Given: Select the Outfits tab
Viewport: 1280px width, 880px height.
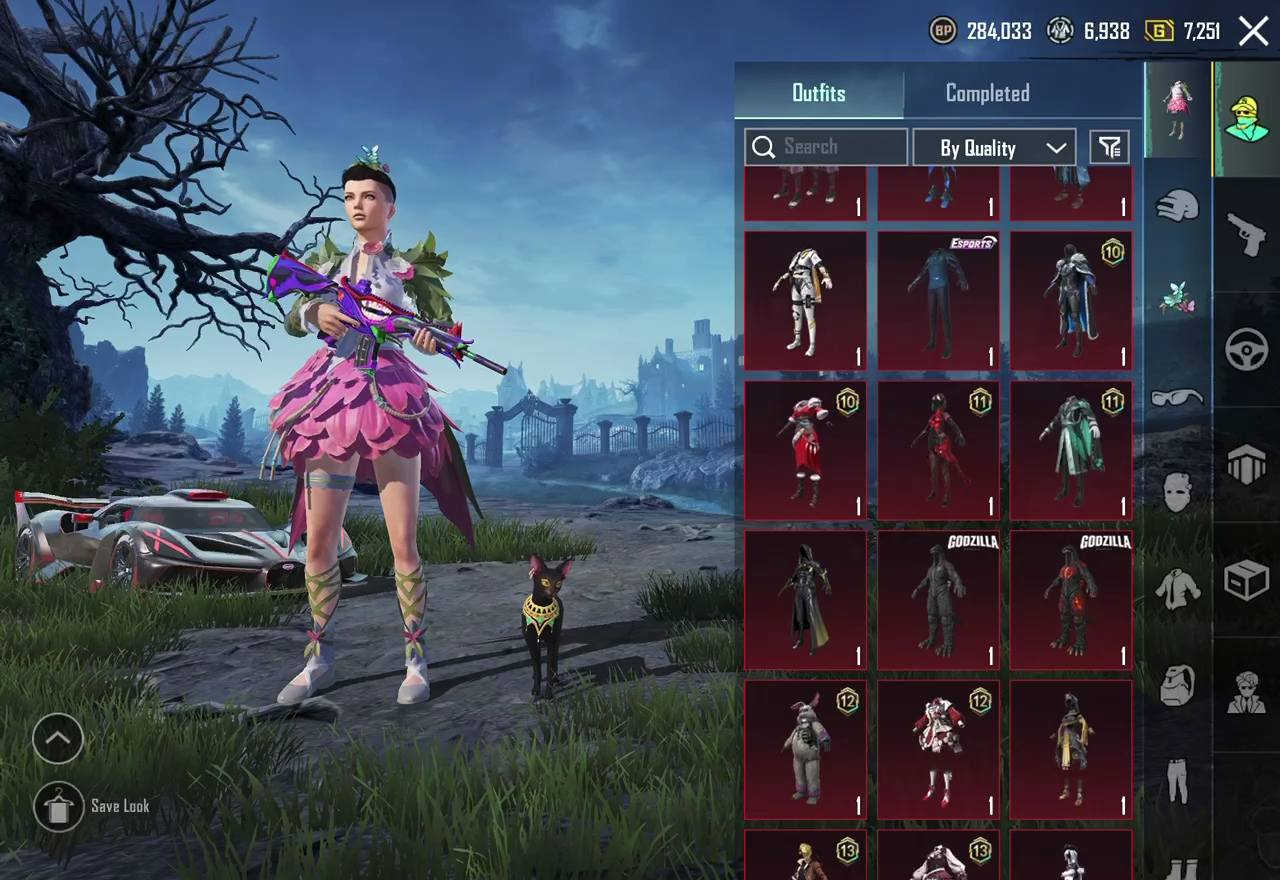Looking at the screenshot, I should [819, 93].
